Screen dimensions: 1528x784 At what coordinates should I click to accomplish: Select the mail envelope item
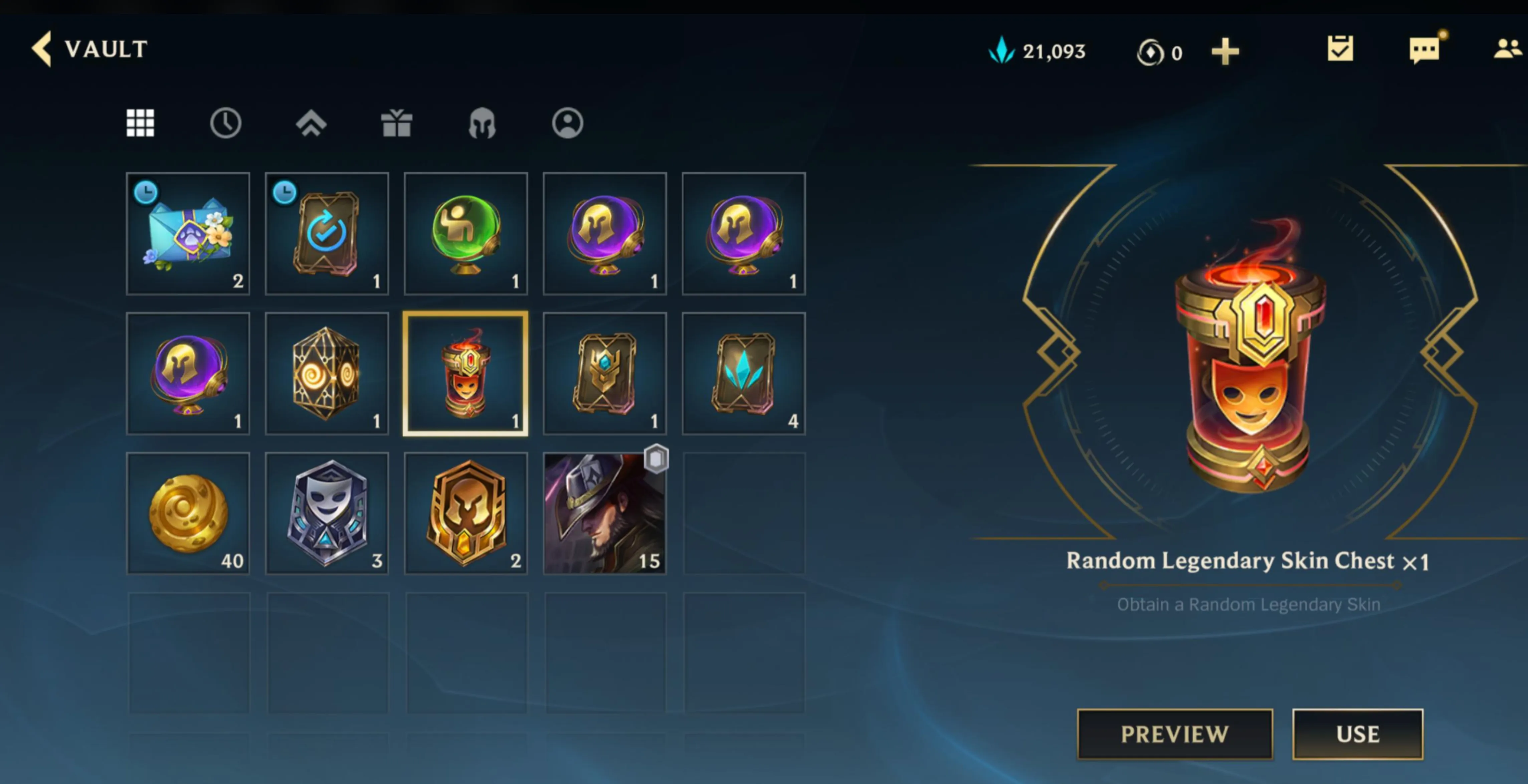point(188,234)
